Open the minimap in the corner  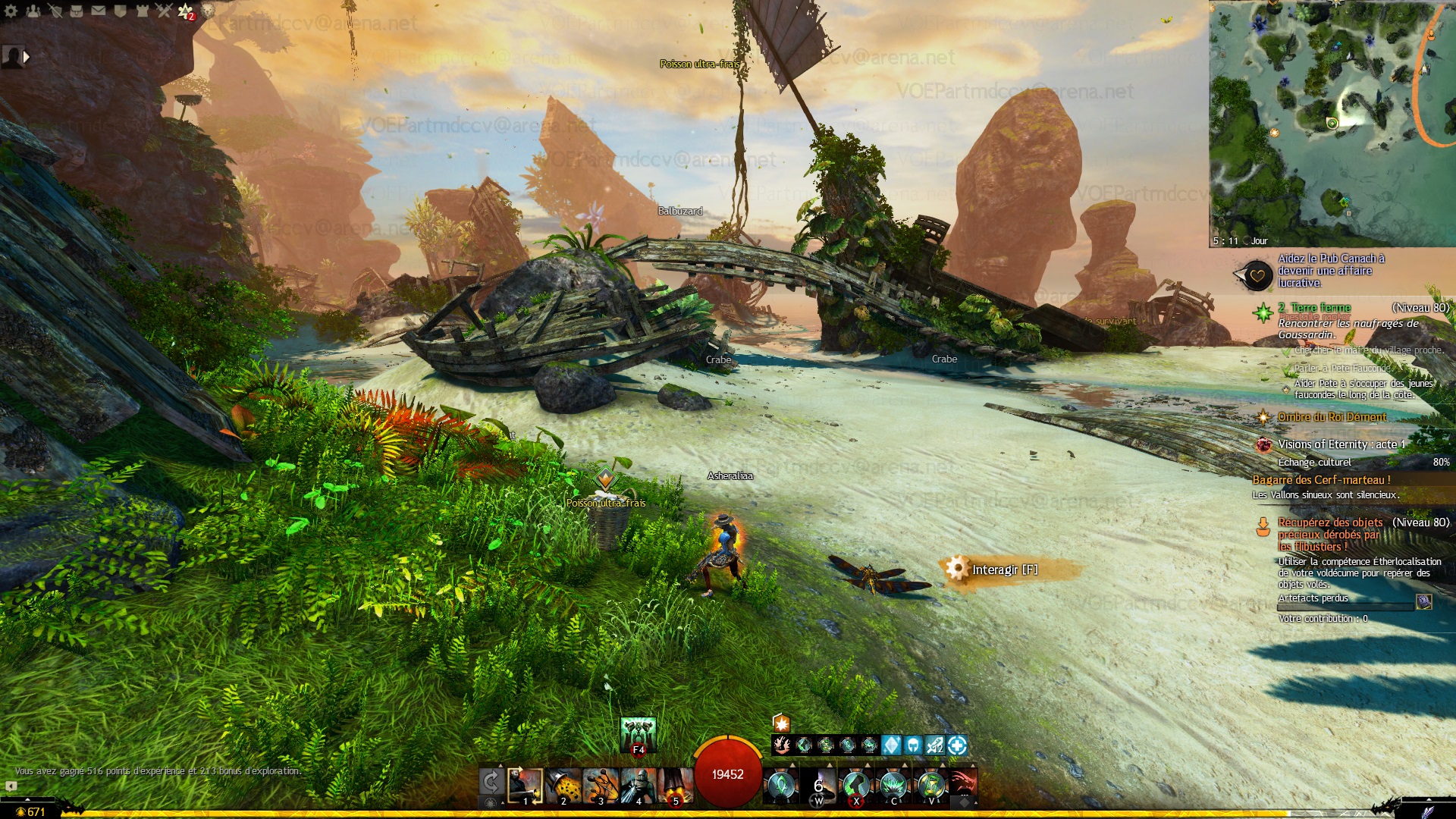(x=1332, y=123)
